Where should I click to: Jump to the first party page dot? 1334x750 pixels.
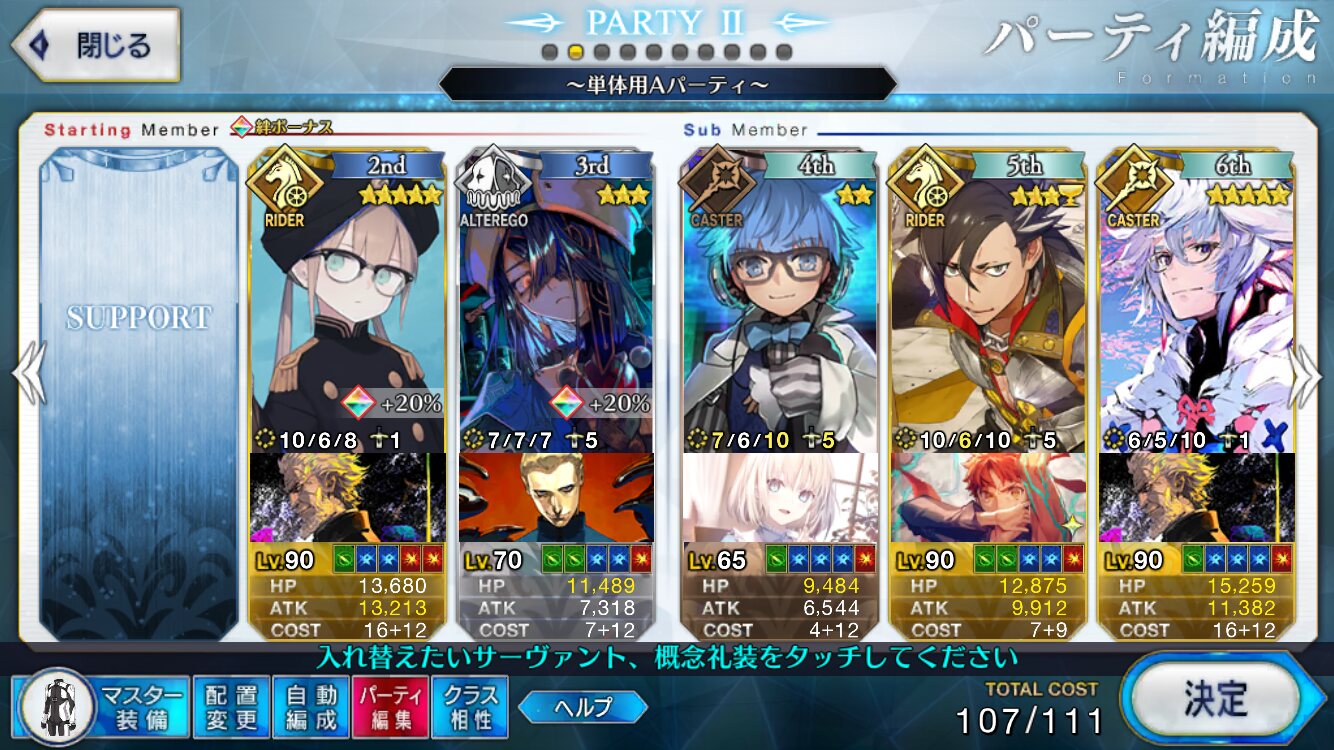coord(549,51)
